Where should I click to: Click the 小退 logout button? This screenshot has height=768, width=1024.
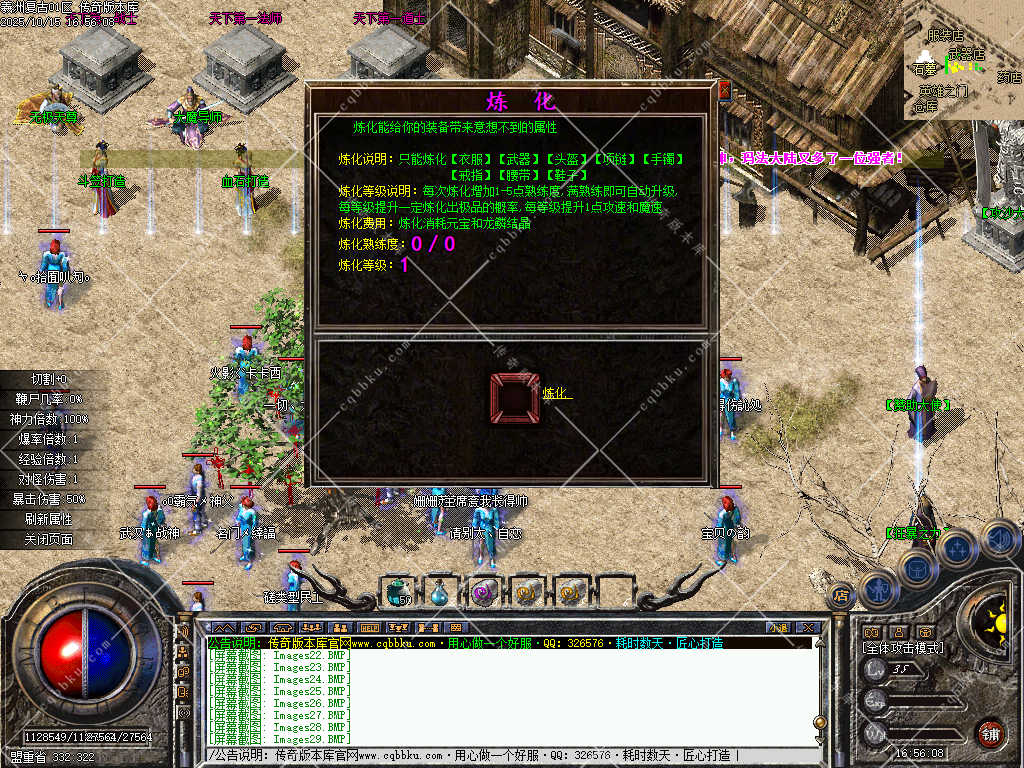778,627
